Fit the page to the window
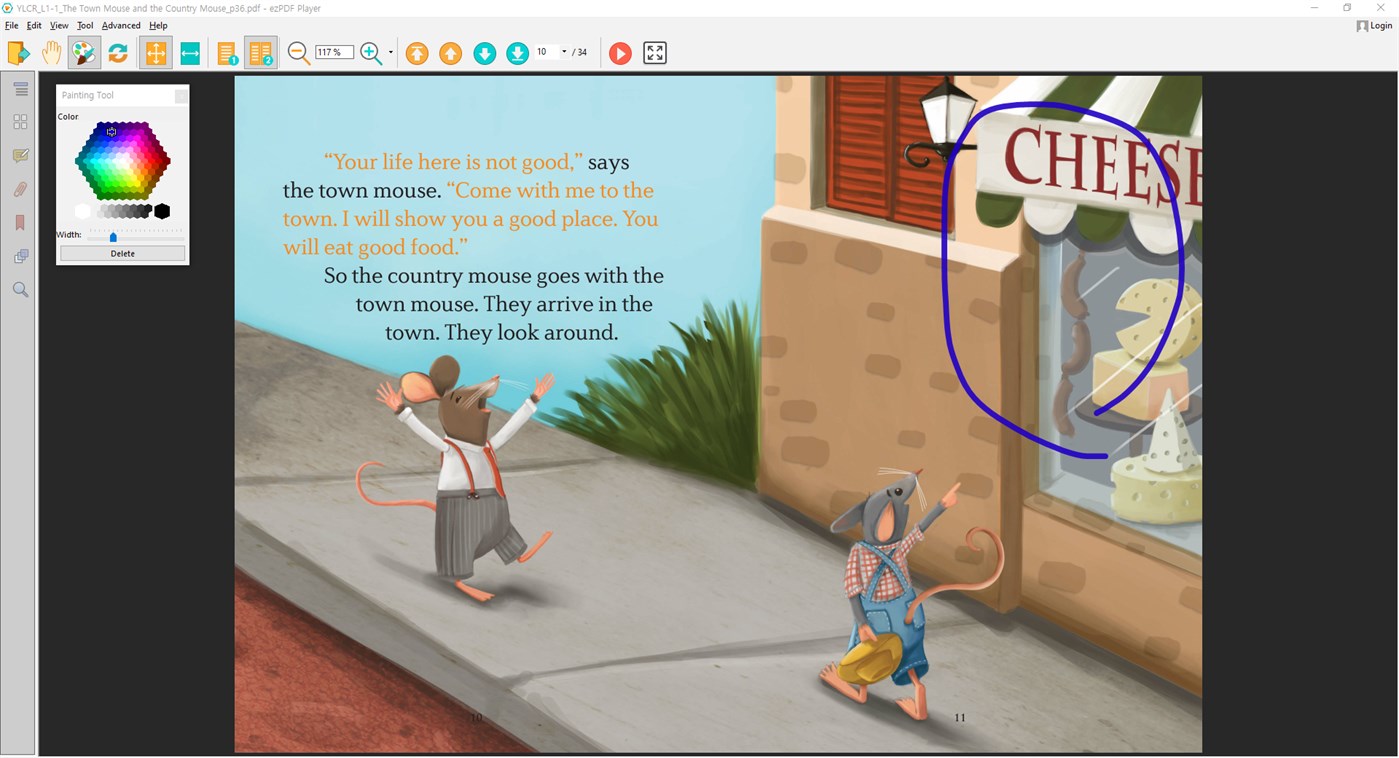This screenshot has height=758, width=1399. 155,52
